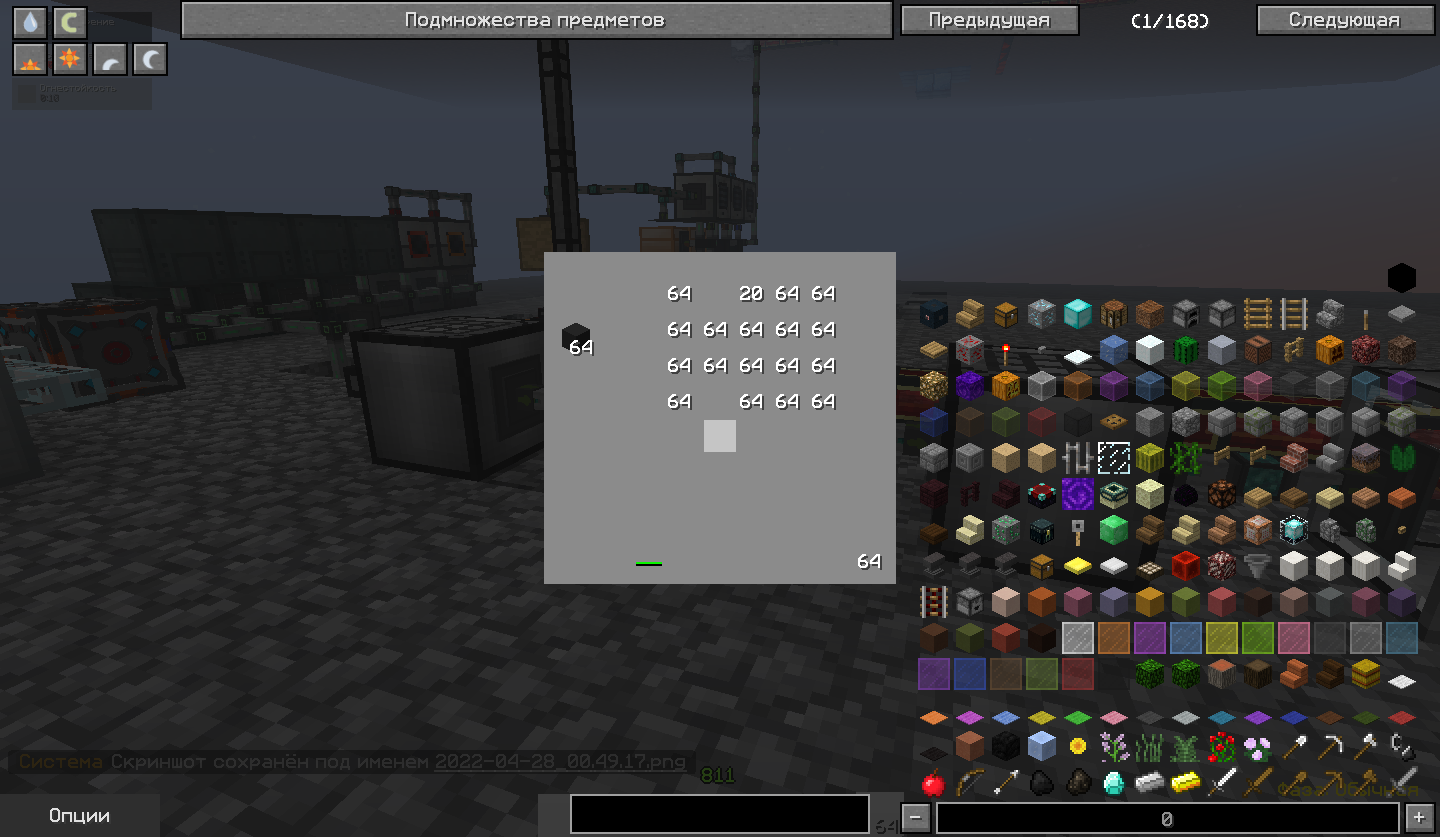This screenshot has height=837, width=1440.
Task: Pick the diamond block from the item list
Action: click(1077, 313)
